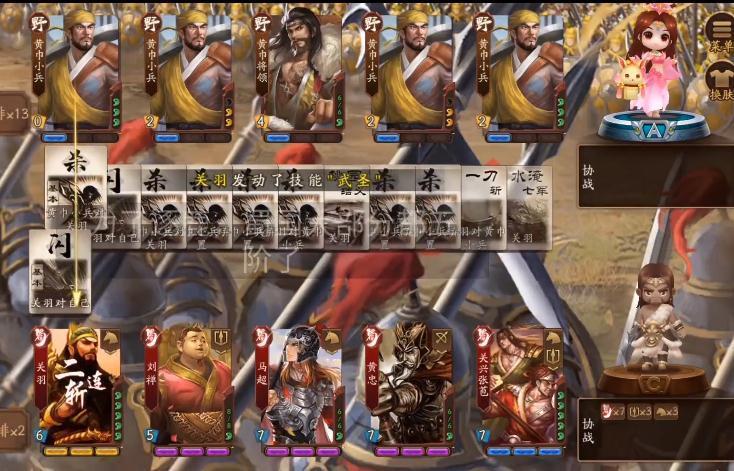This screenshot has height=471, width=734.
Task: Select the 马超 hero card
Action: 300,387
